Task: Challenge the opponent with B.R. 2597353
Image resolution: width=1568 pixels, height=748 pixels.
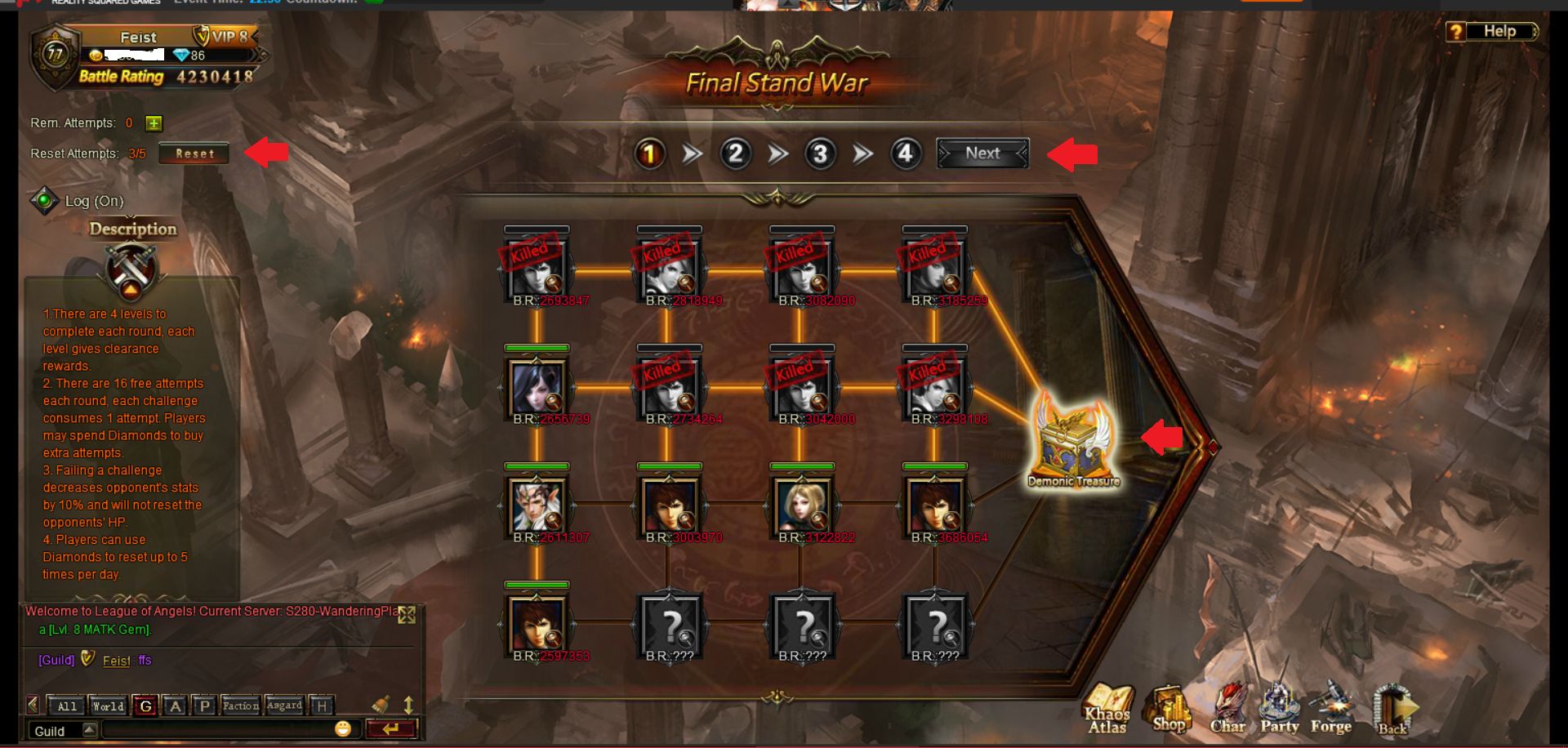Action: tap(537, 623)
